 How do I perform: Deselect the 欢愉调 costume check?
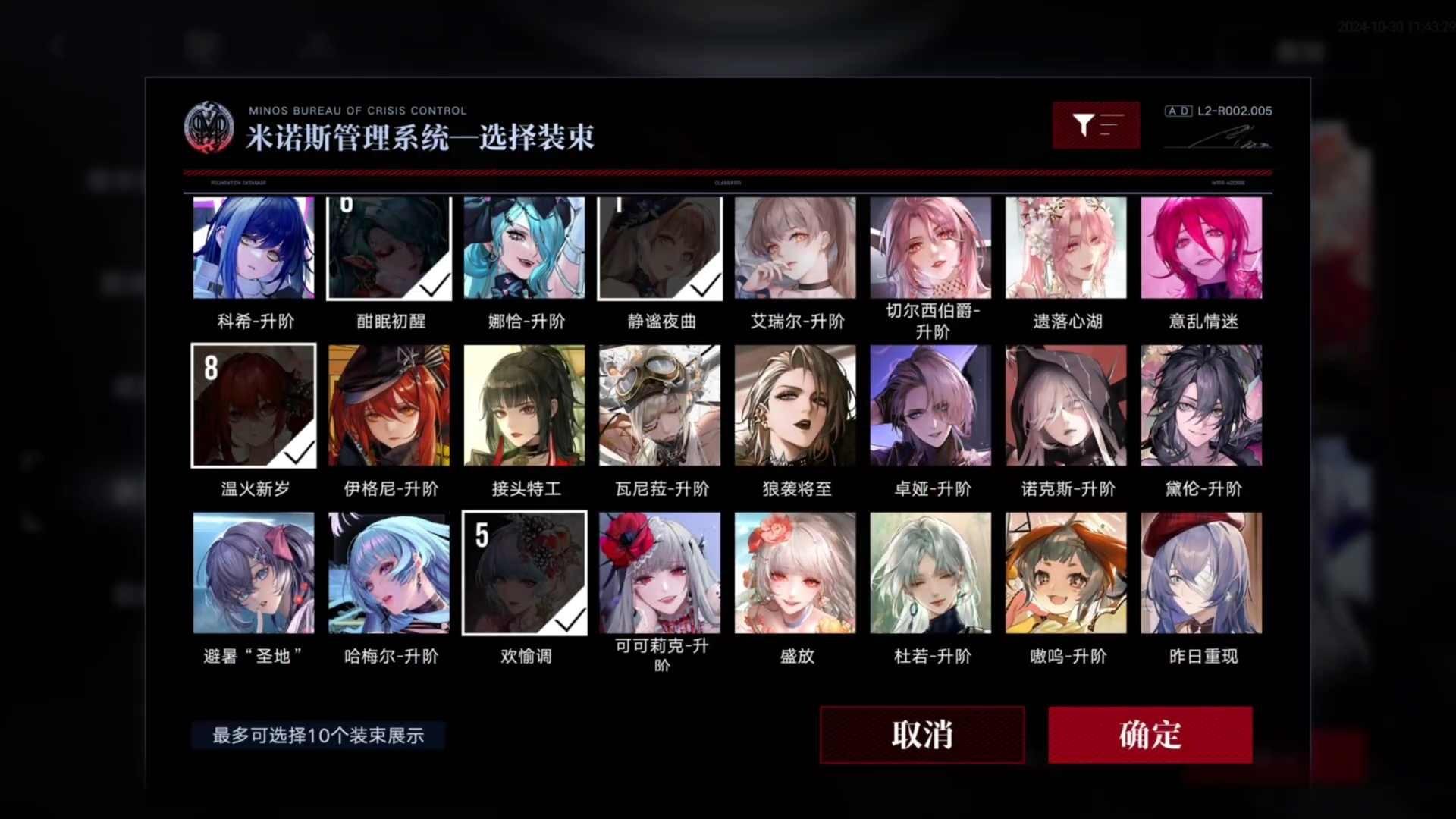(x=570, y=623)
